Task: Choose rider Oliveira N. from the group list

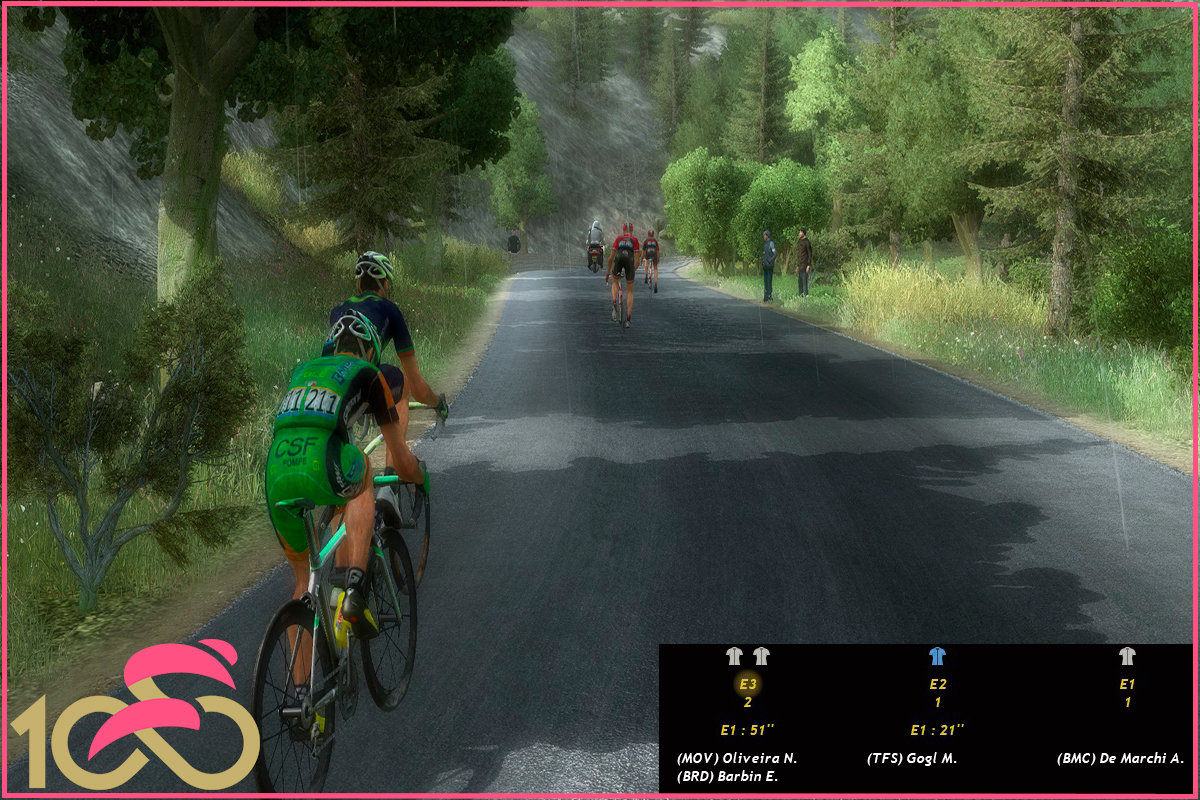Action: (736, 758)
